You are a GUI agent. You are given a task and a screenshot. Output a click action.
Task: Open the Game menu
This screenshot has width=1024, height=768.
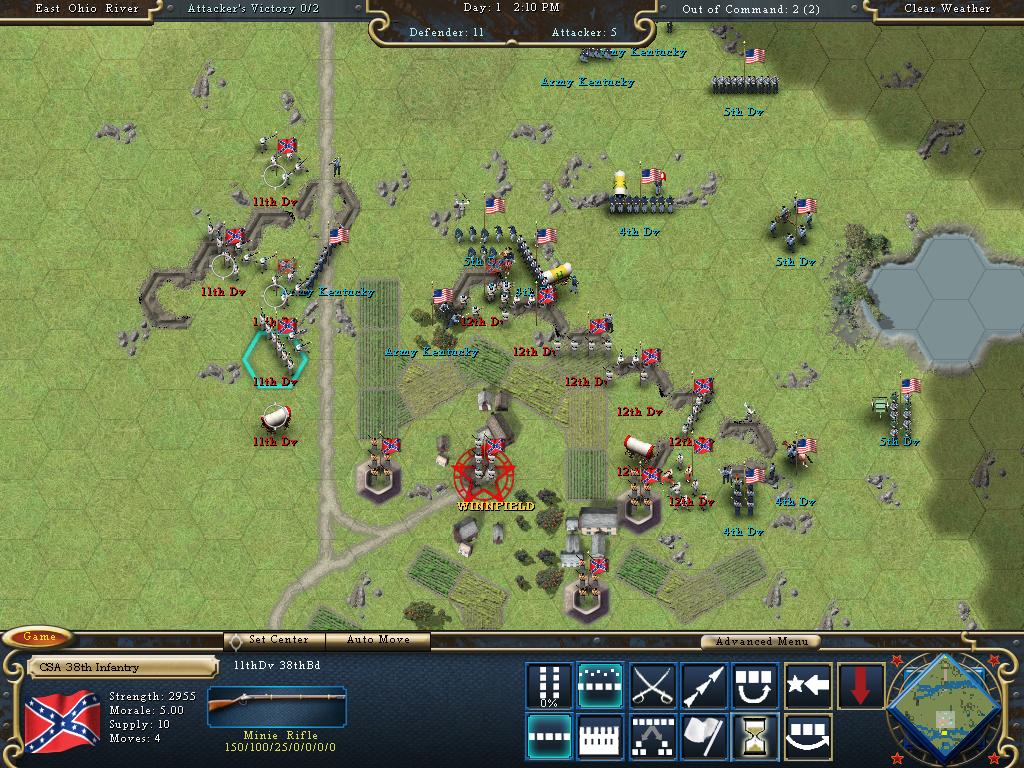tap(40, 637)
